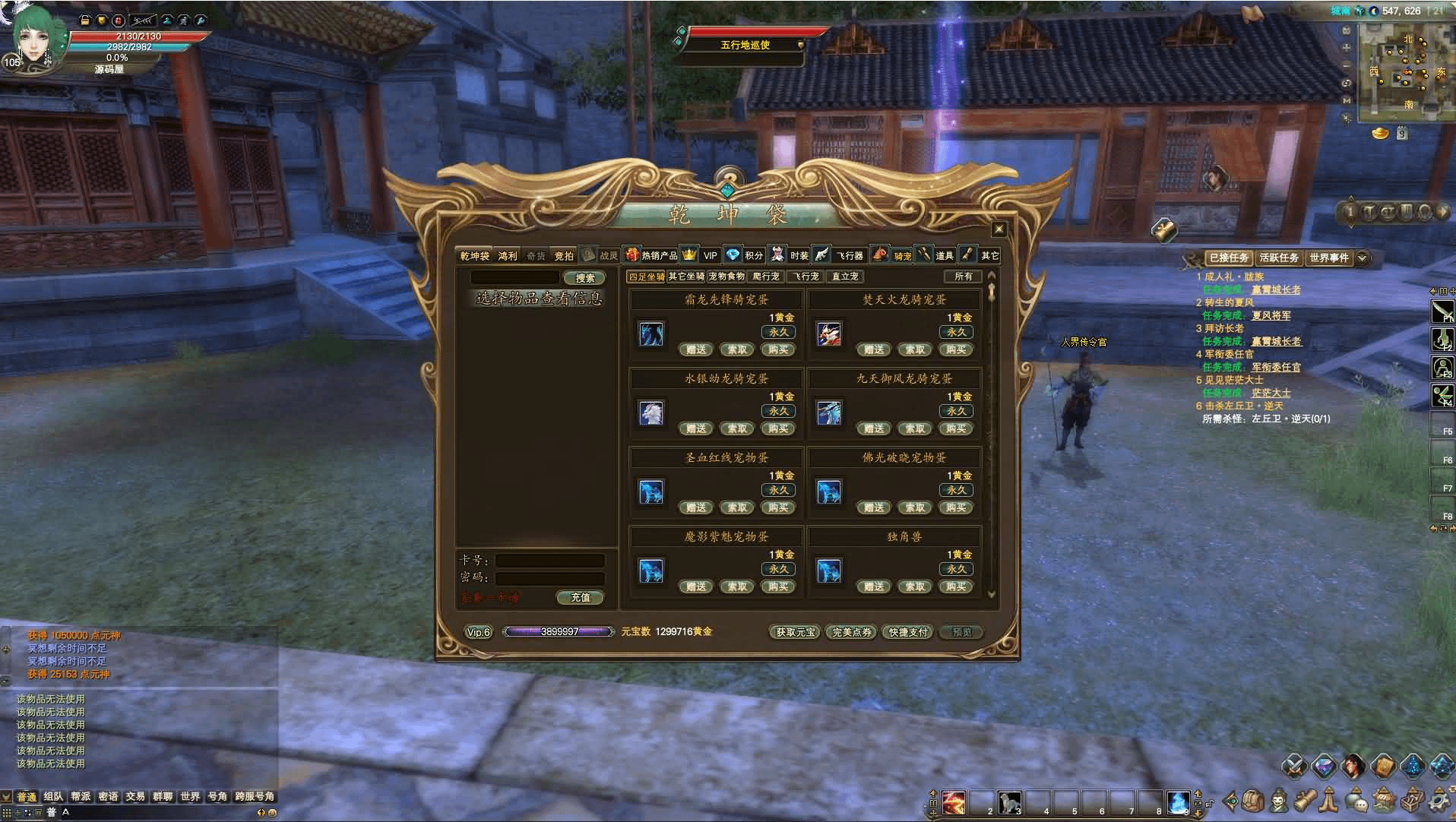This screenshot has height=822, width=1456.
Task: Open 获取元宝 to get ingots
Action: (x=795, y=632)
